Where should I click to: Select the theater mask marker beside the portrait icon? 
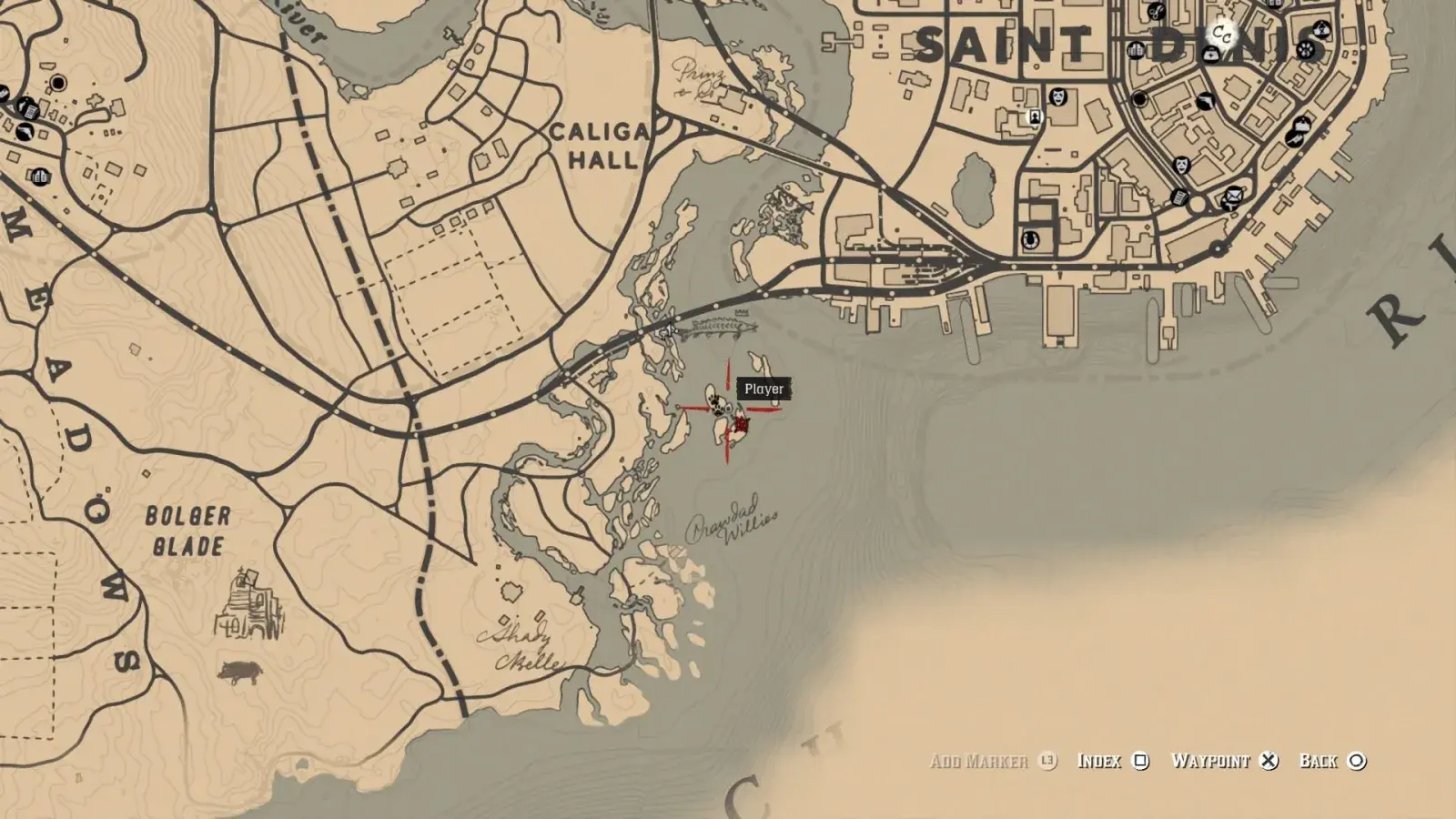point(1058,96)
